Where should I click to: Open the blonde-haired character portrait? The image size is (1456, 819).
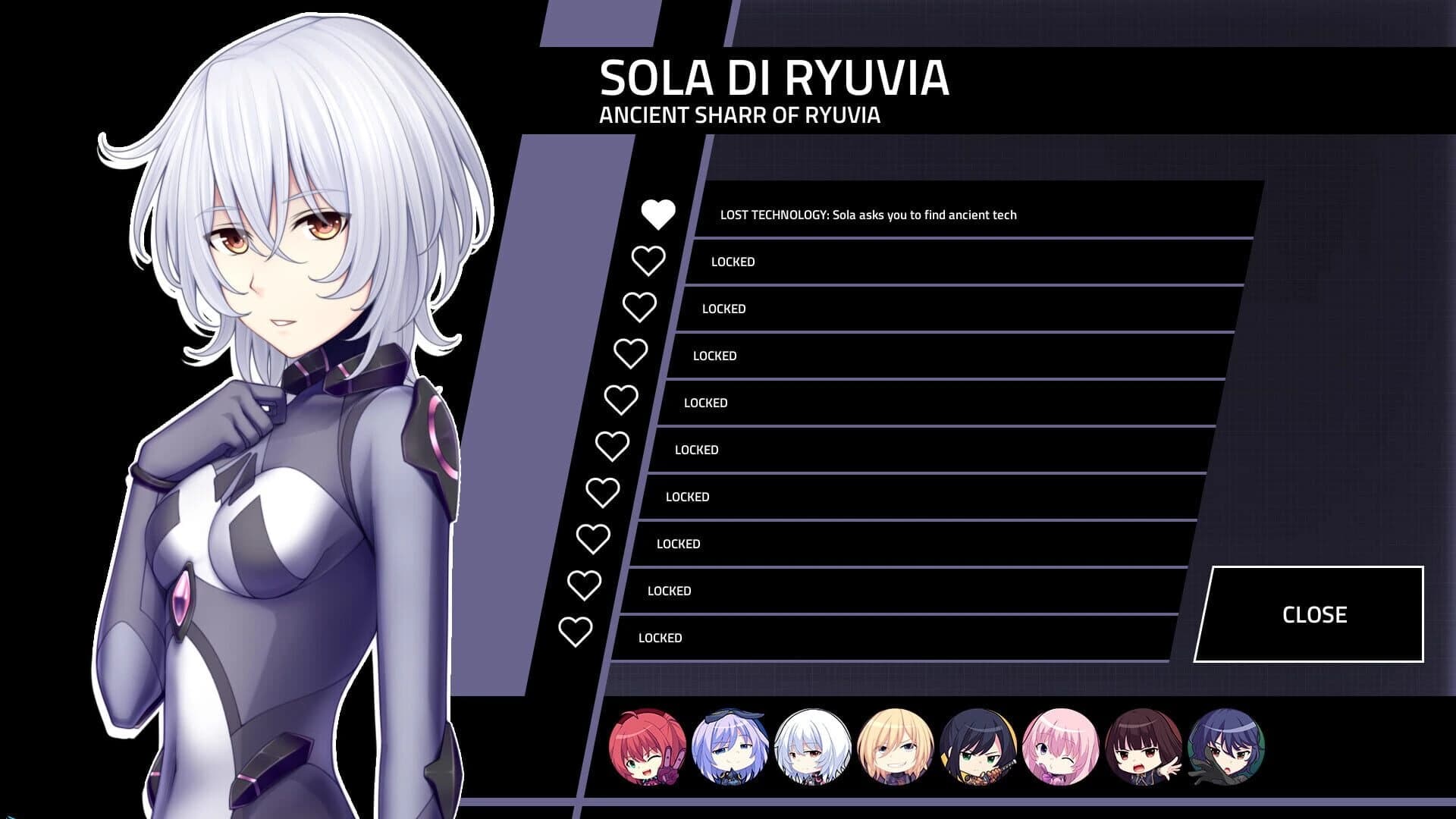895,746
